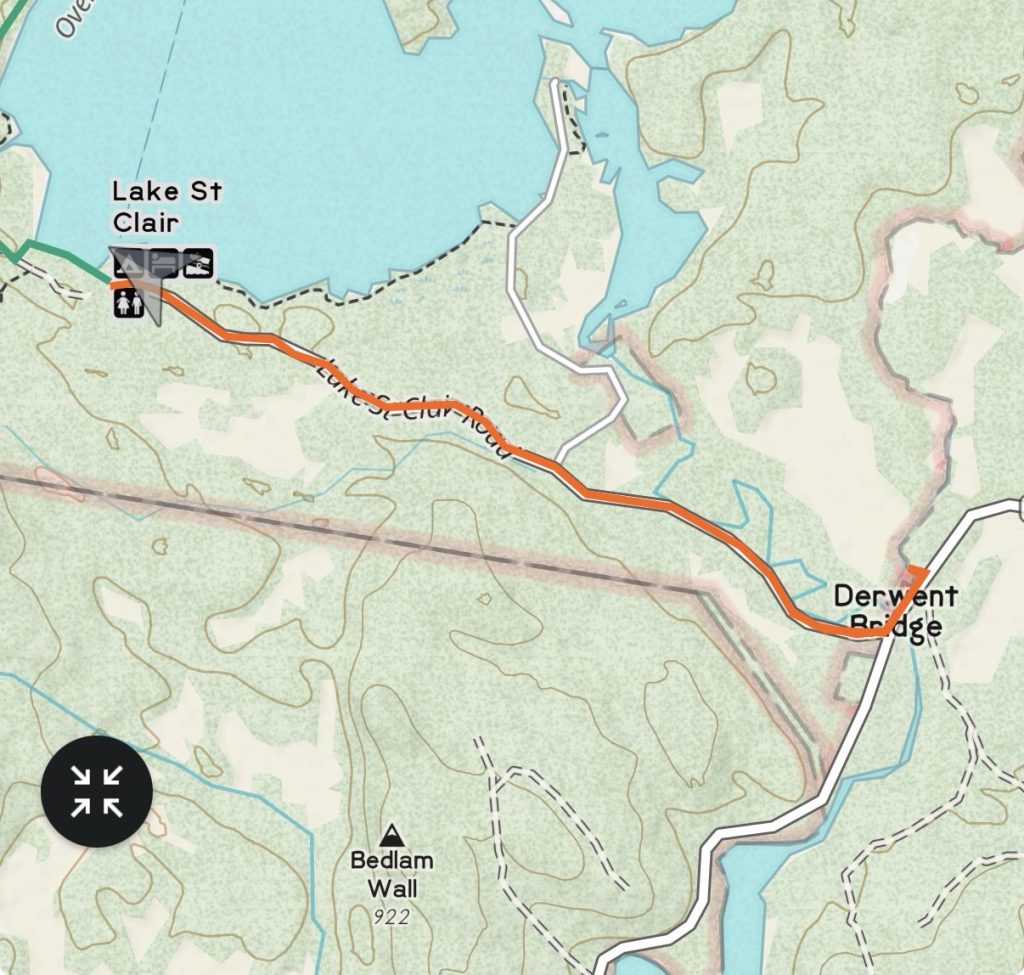Collapse the fullscreen map view
The image size is (1024, 975).
point(96,791)
